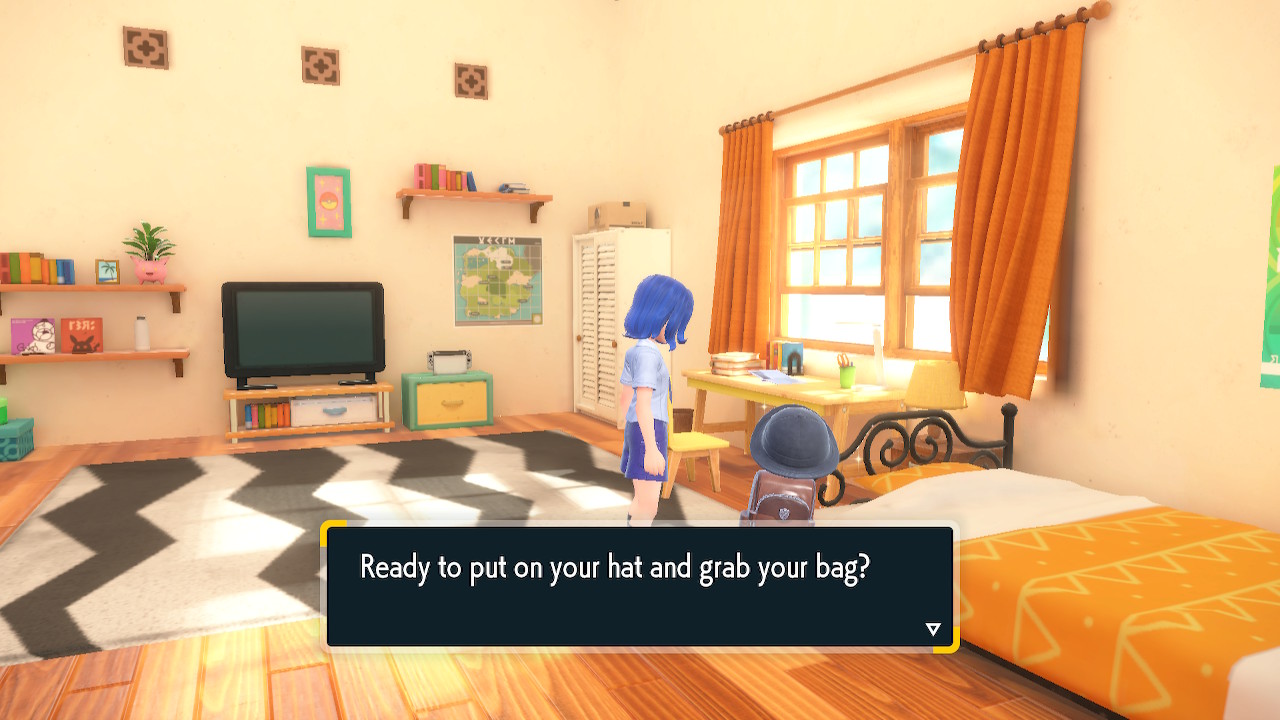
Task: Click the water bottle on the shelf
Action: [142, 333]
